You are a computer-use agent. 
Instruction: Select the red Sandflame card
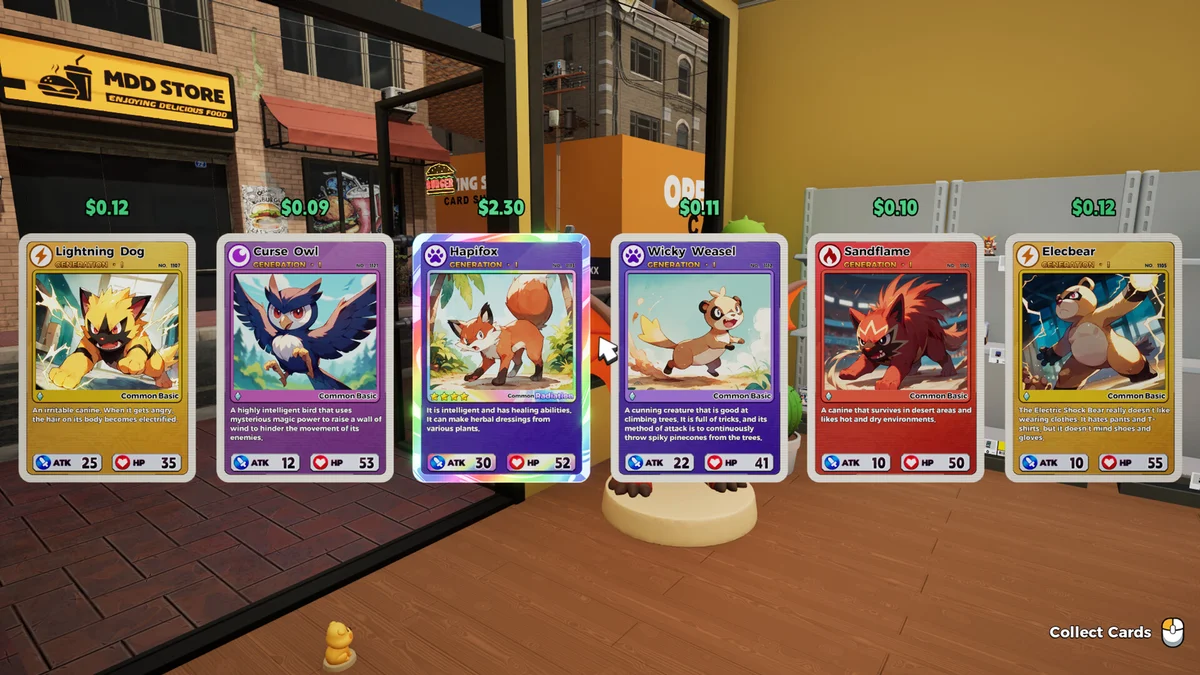(x=895, y=357)
